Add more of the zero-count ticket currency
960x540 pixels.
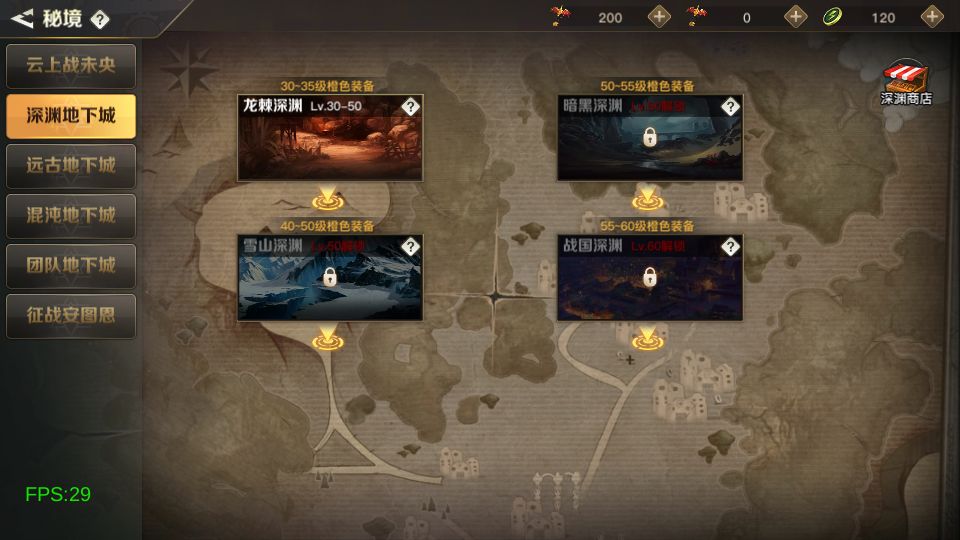click(x=796, y=16)
